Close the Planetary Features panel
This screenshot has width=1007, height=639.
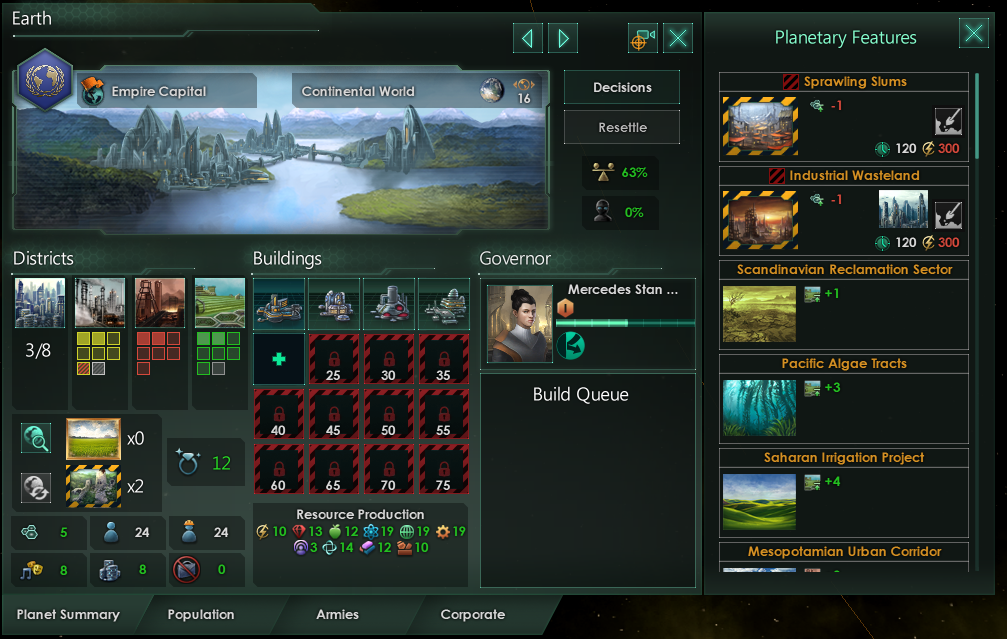click(x=973, y=33)
